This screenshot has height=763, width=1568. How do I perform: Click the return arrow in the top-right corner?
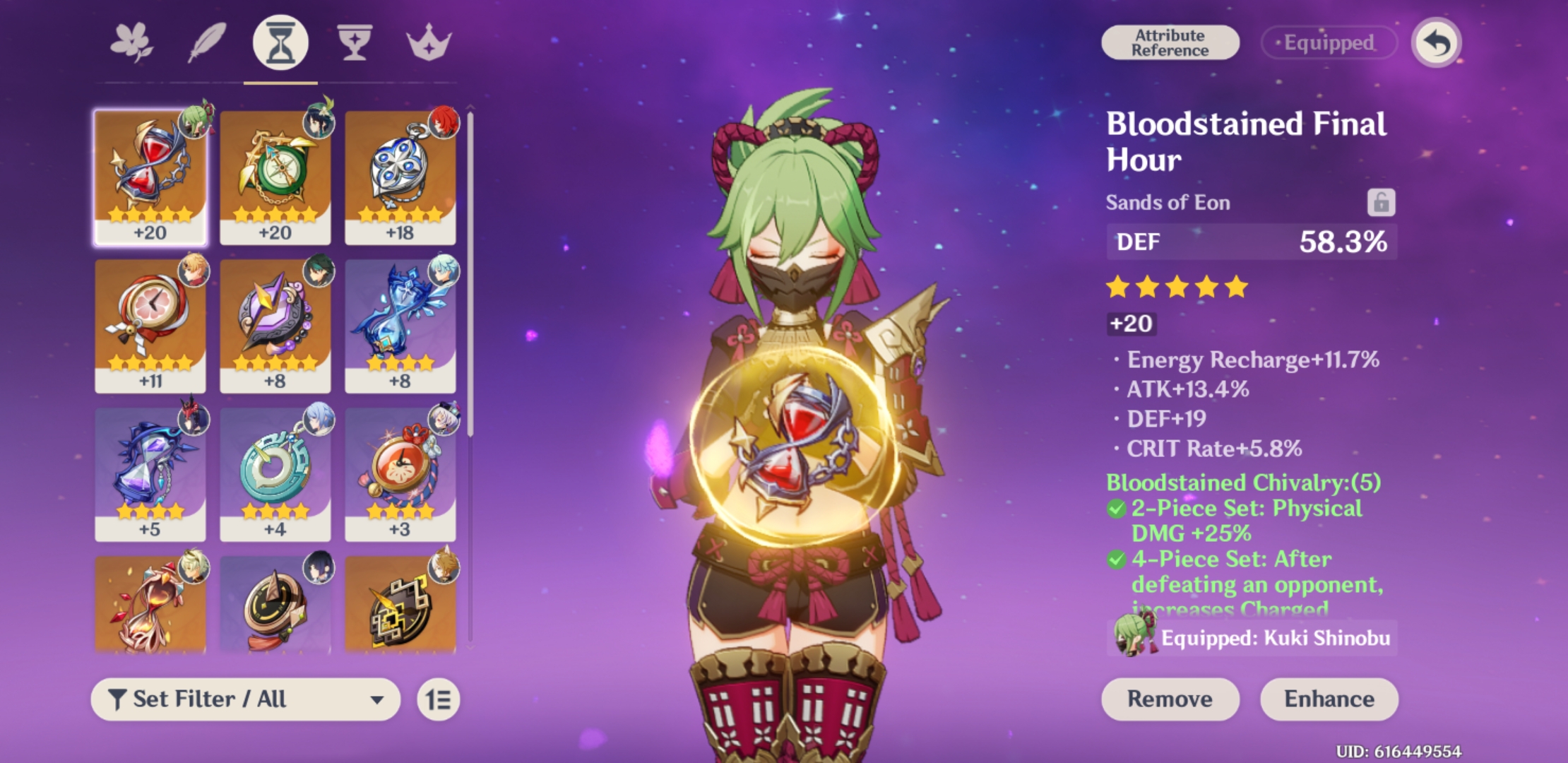point(1435,42)
